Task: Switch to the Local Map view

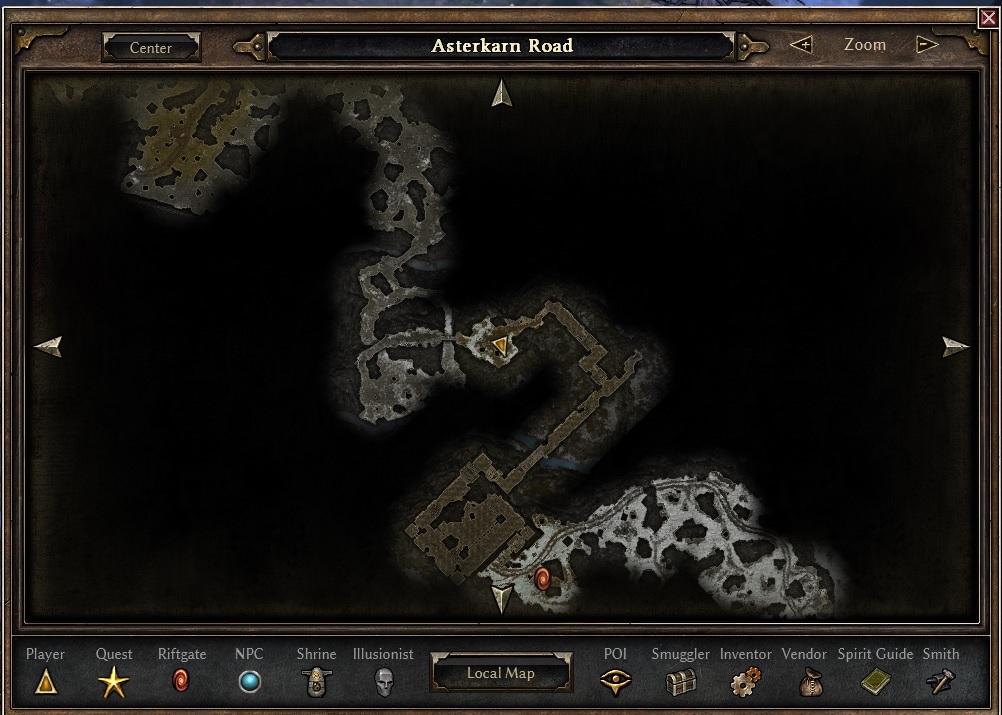Action: point(501,673)
